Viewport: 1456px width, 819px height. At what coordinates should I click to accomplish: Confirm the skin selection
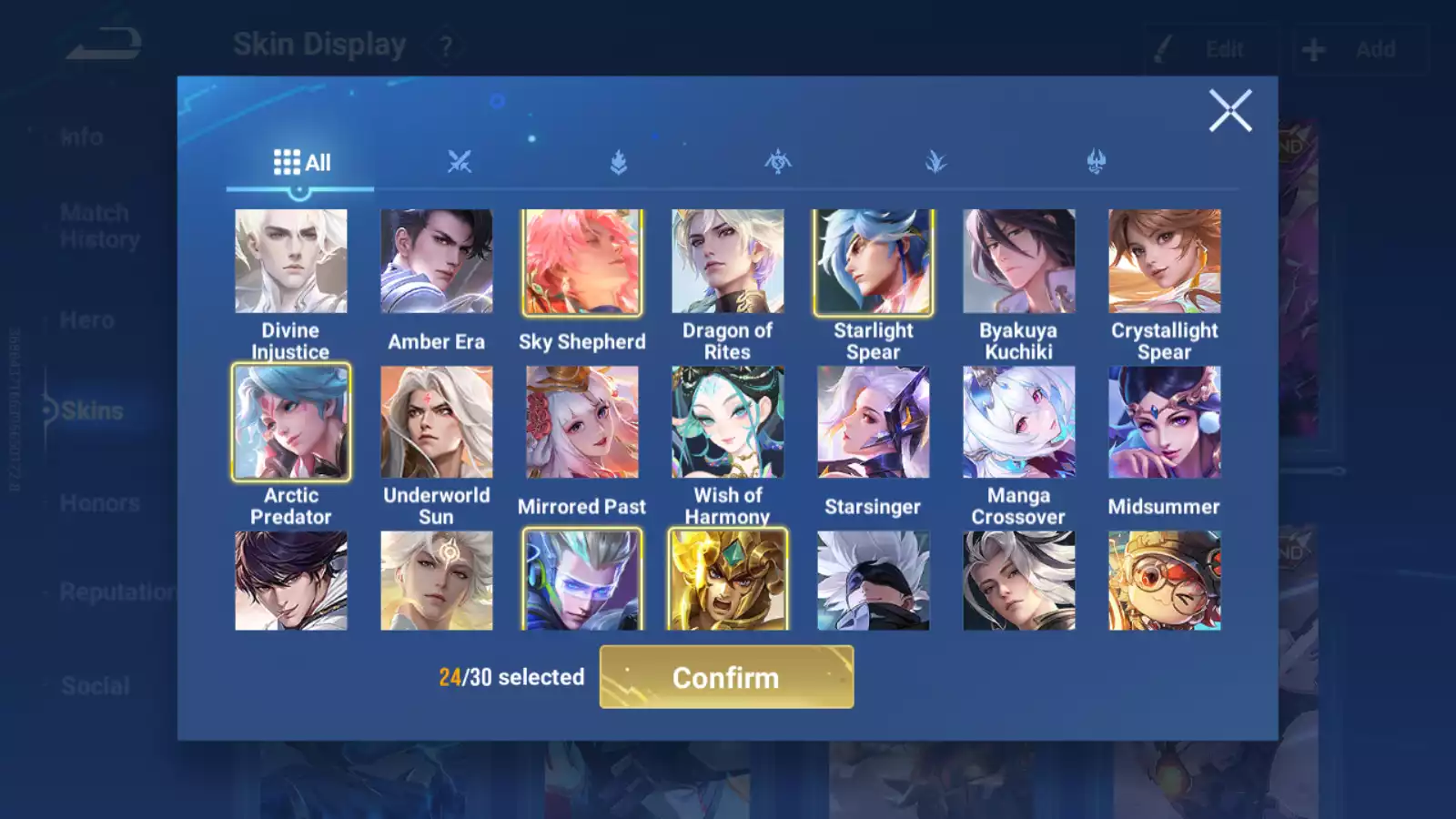click(726, 677)
